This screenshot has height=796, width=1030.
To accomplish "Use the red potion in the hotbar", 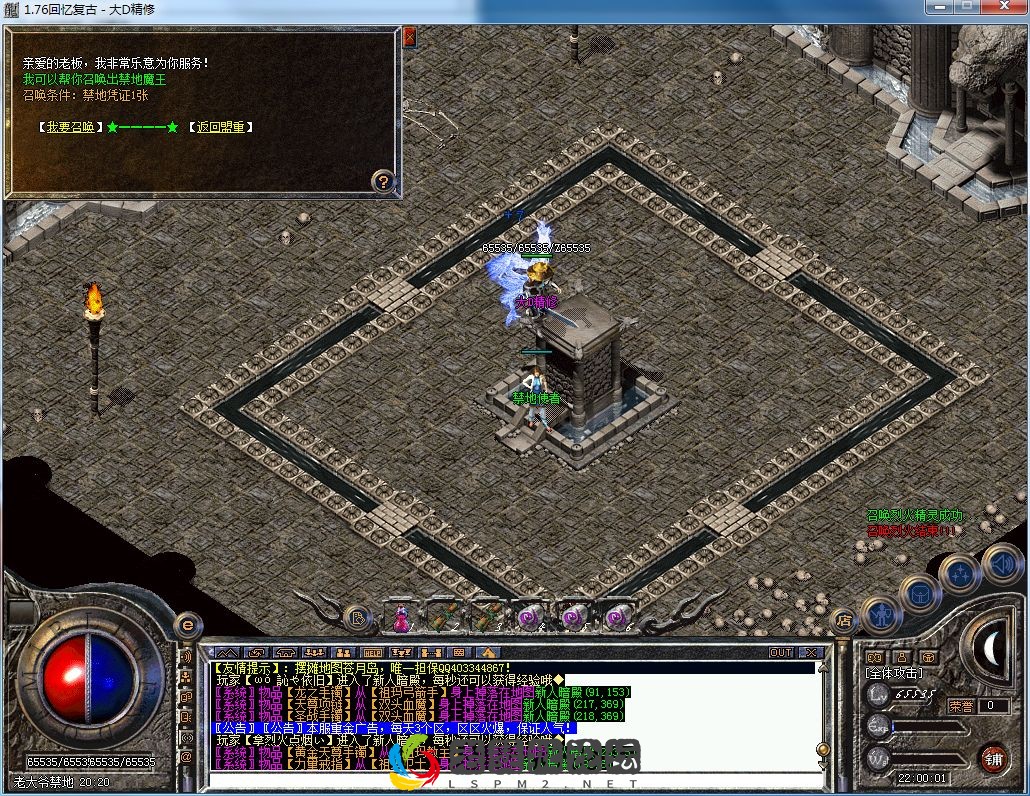I will 401,617.
